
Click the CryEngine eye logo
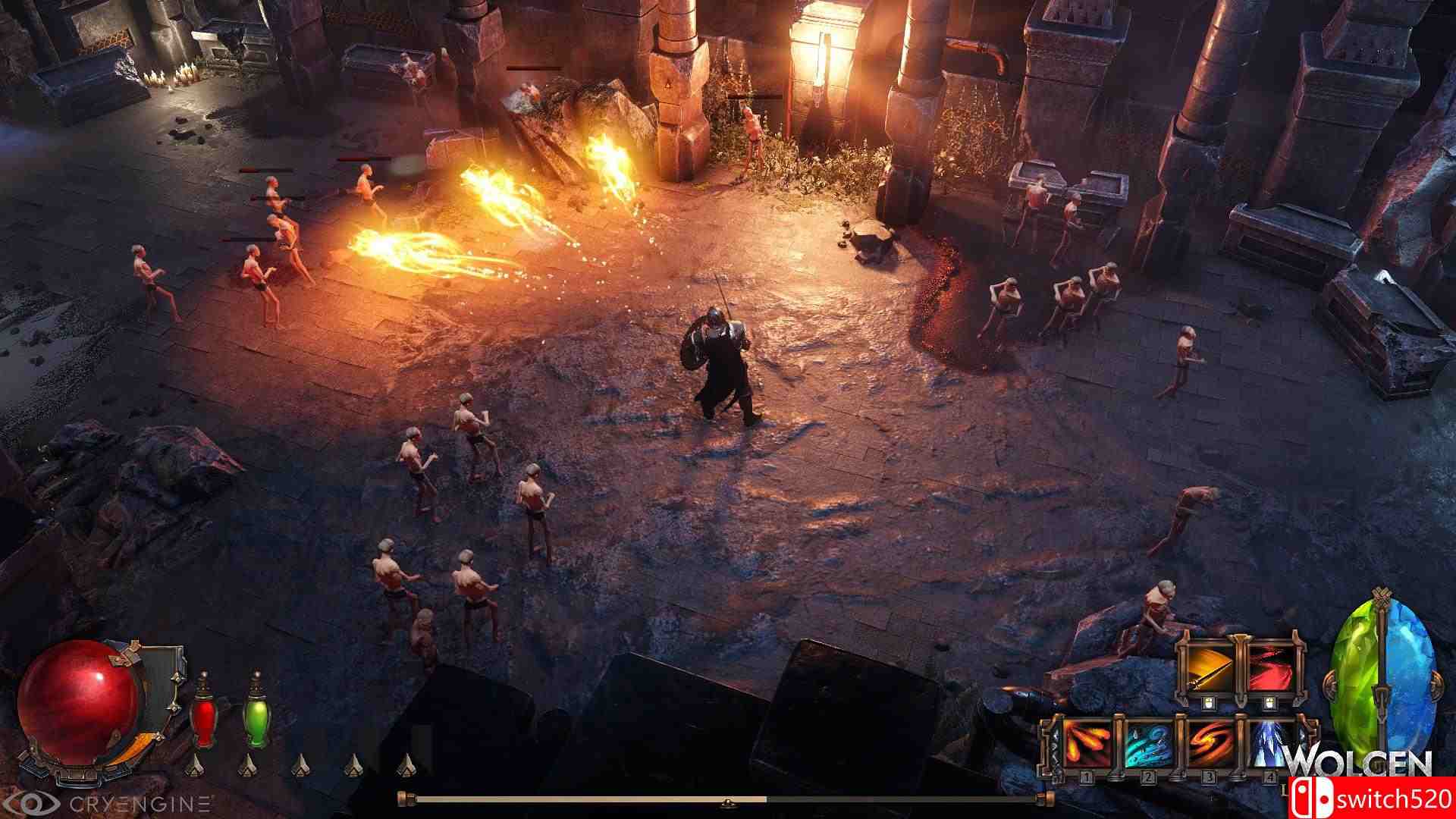click(33, 801)
